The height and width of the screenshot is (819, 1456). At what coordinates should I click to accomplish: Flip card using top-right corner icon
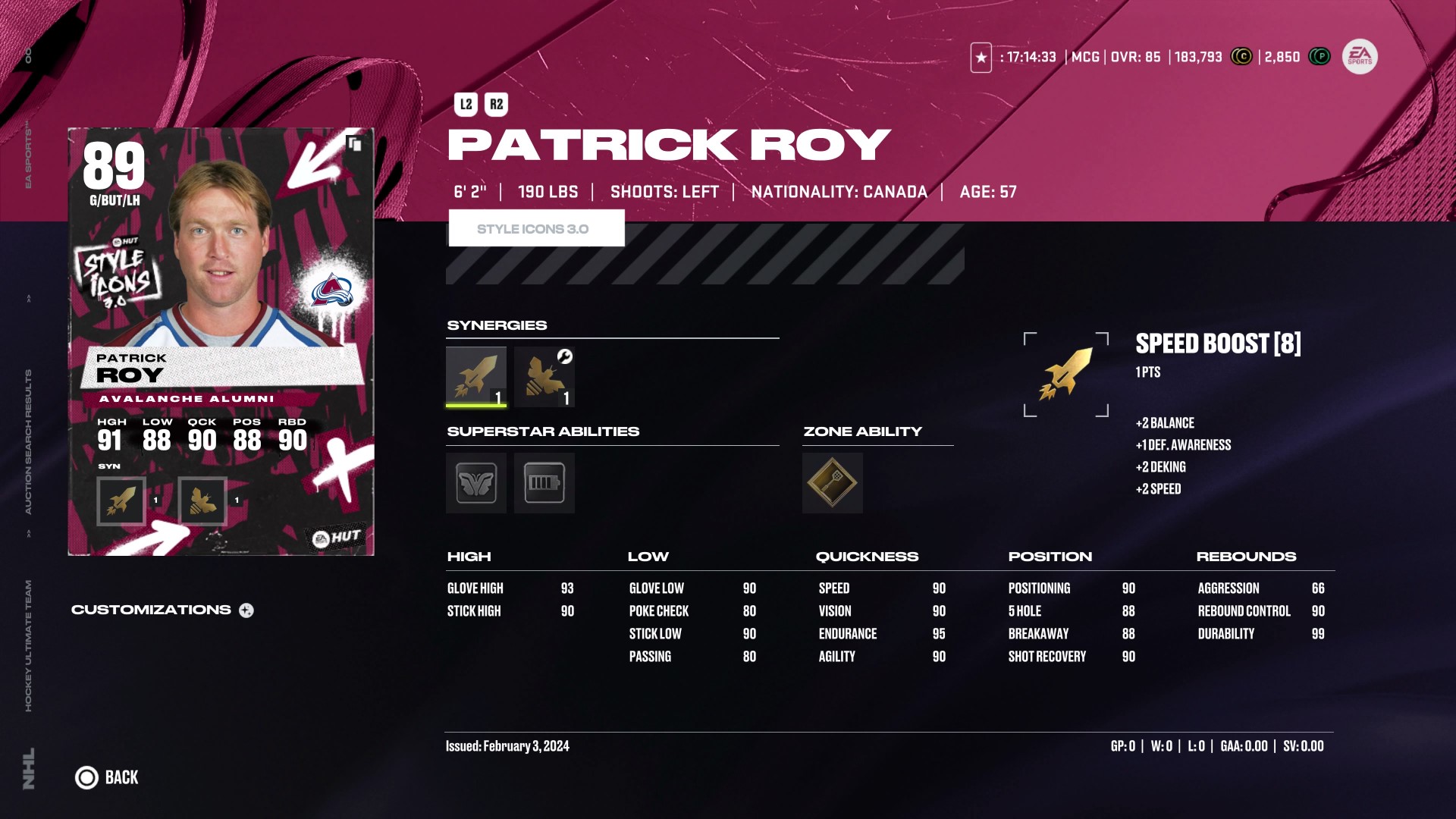(x=353, y=143)
